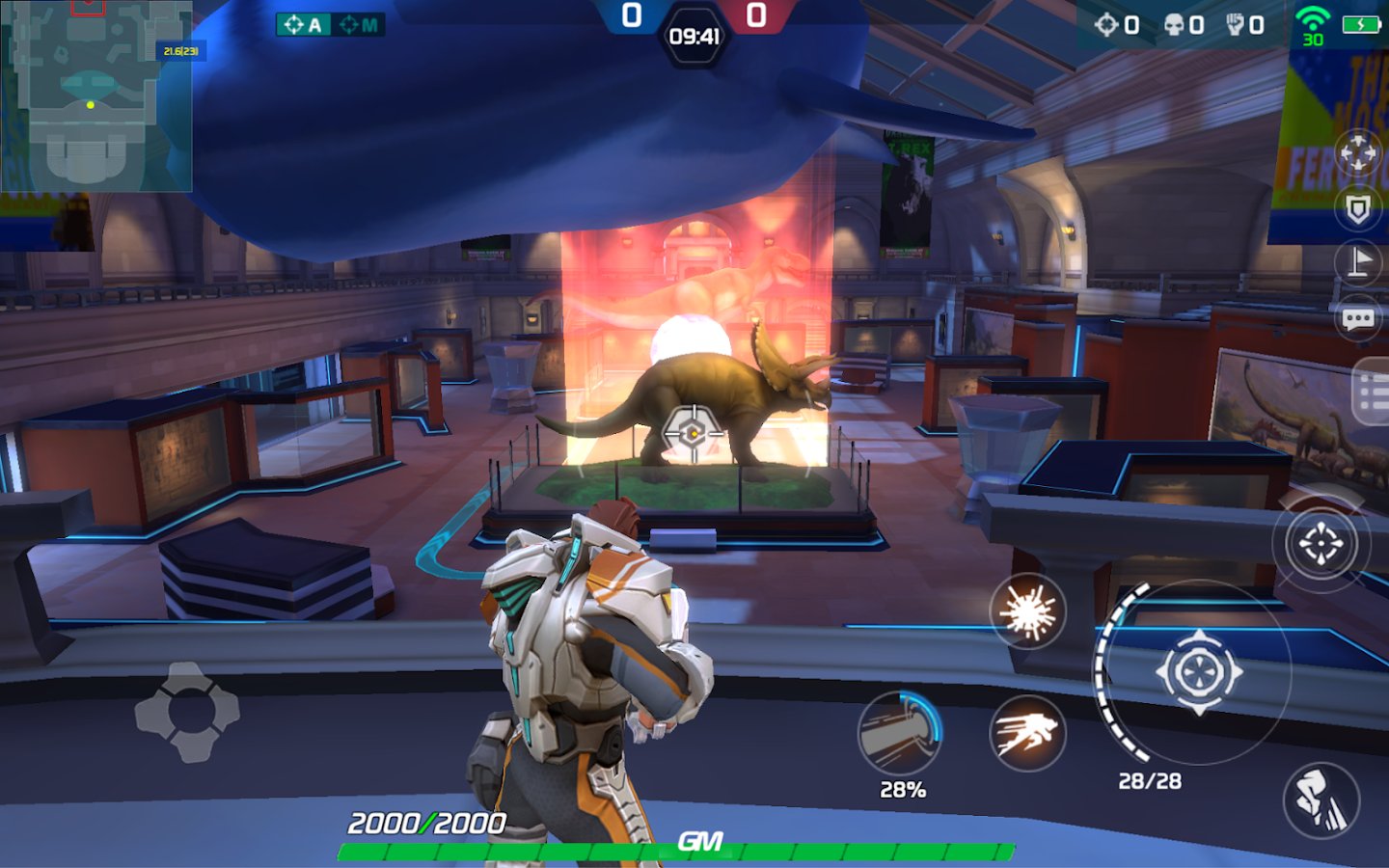Tap the kick melee attack button
Image resolution: width=1389 pixels, height=868 pixels.
(x=1321, y=800)
